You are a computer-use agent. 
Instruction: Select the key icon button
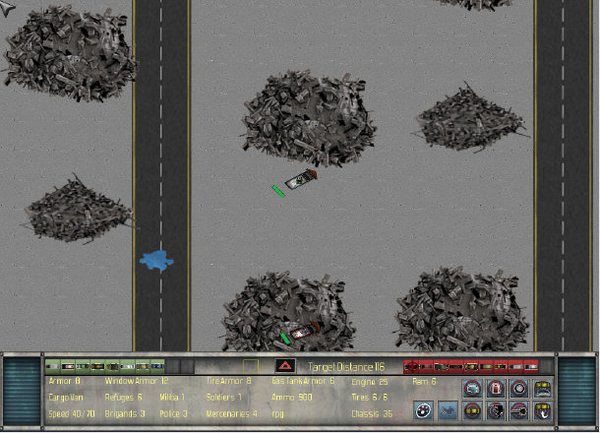click(519, 411)
